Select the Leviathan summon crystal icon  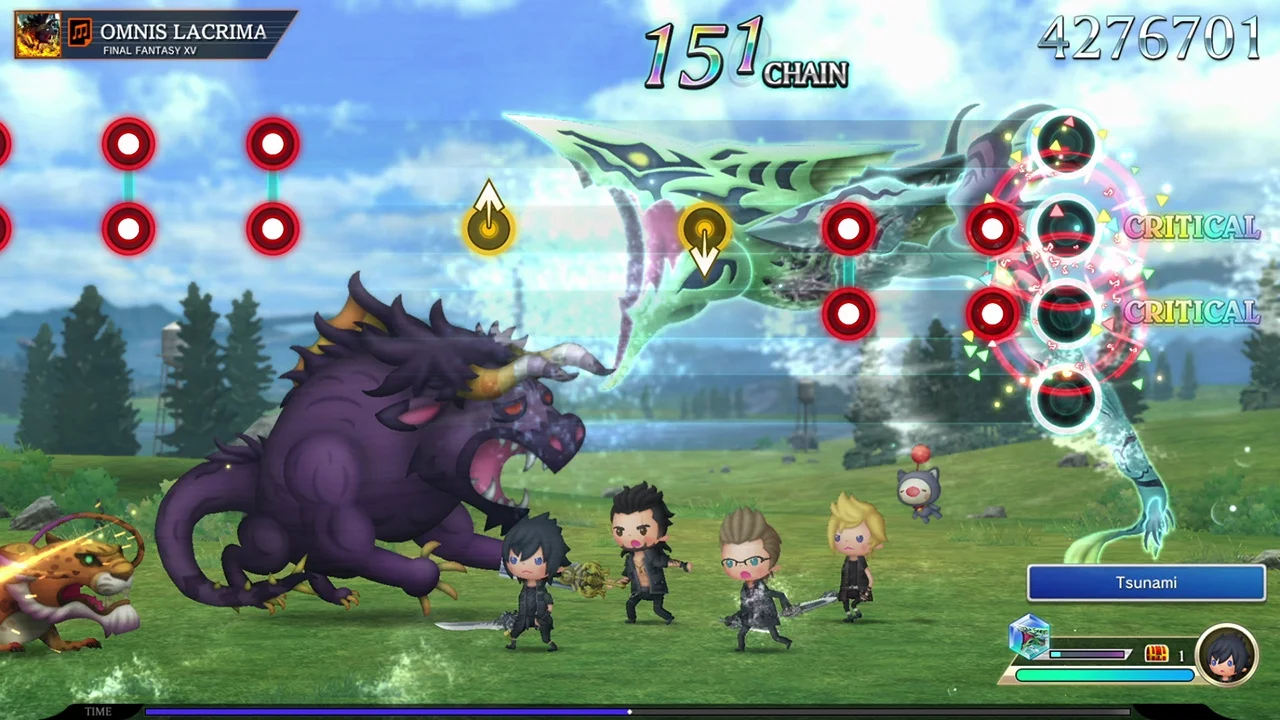pyautogui.click(x=1030, y=638)
